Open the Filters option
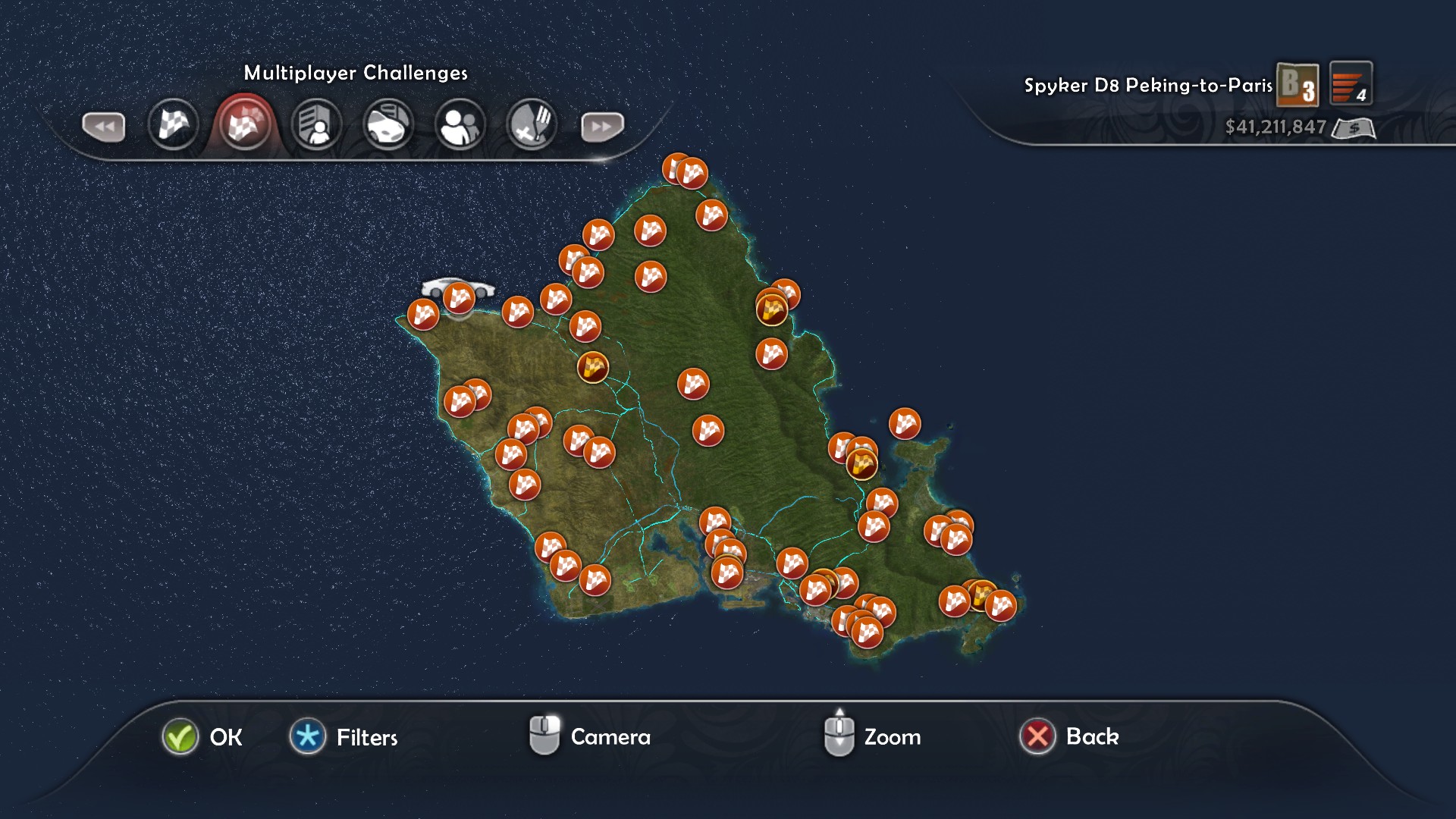 click(308, 736)
